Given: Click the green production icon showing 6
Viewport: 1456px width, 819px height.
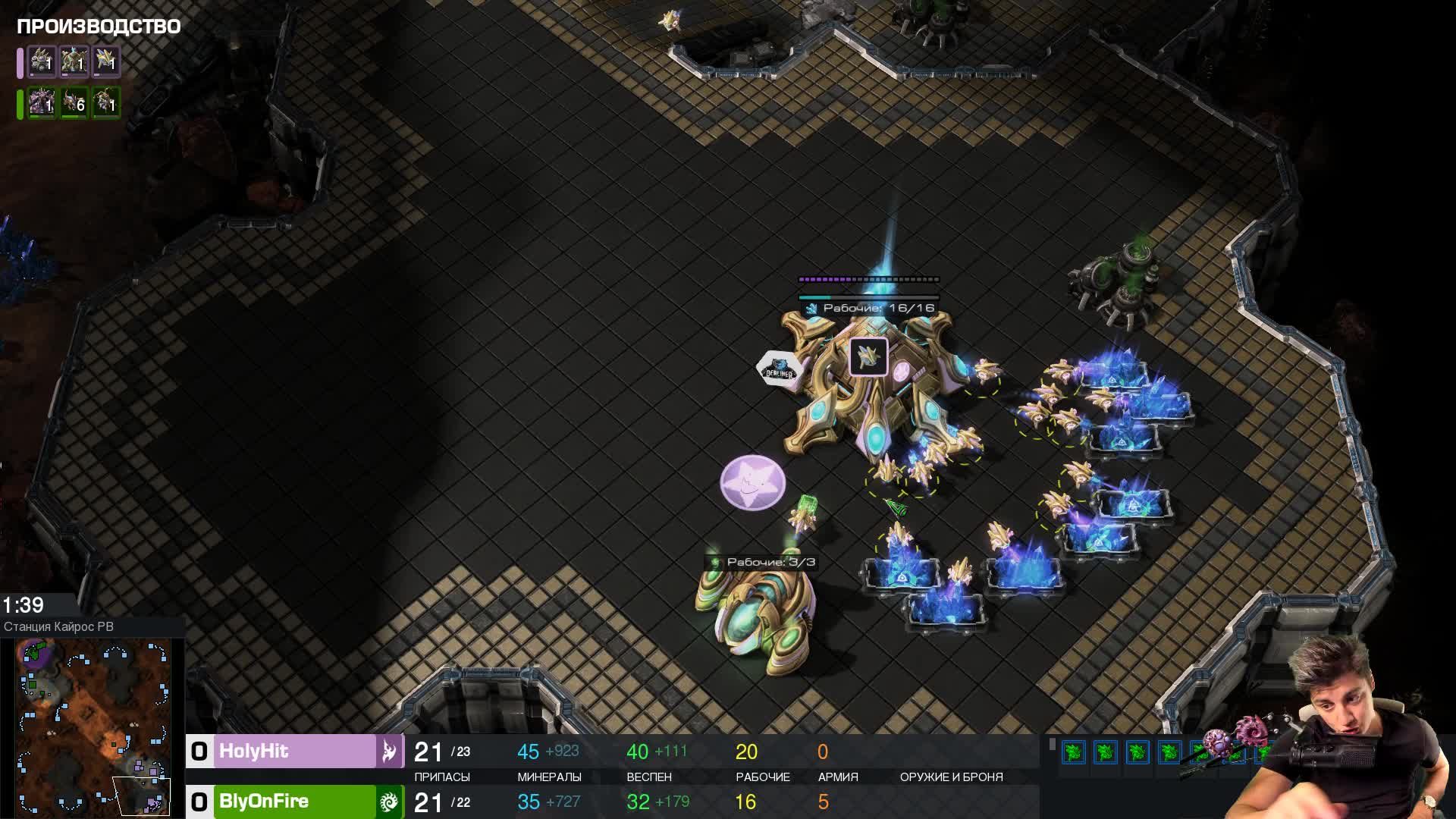Looking at the screenshot, I should [74, 102].
